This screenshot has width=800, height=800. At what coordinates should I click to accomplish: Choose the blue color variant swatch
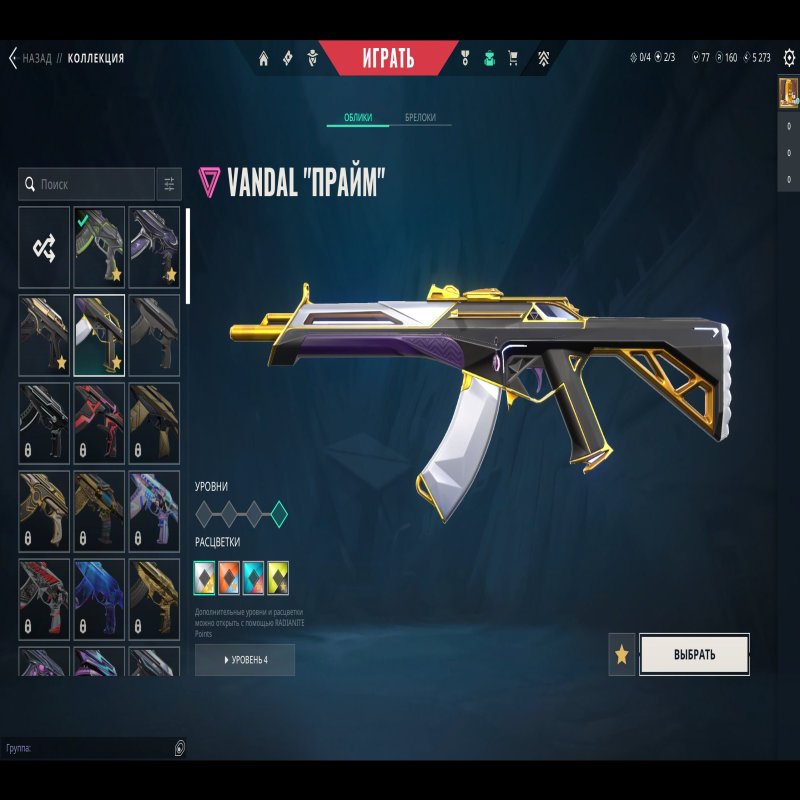[253, 575]
